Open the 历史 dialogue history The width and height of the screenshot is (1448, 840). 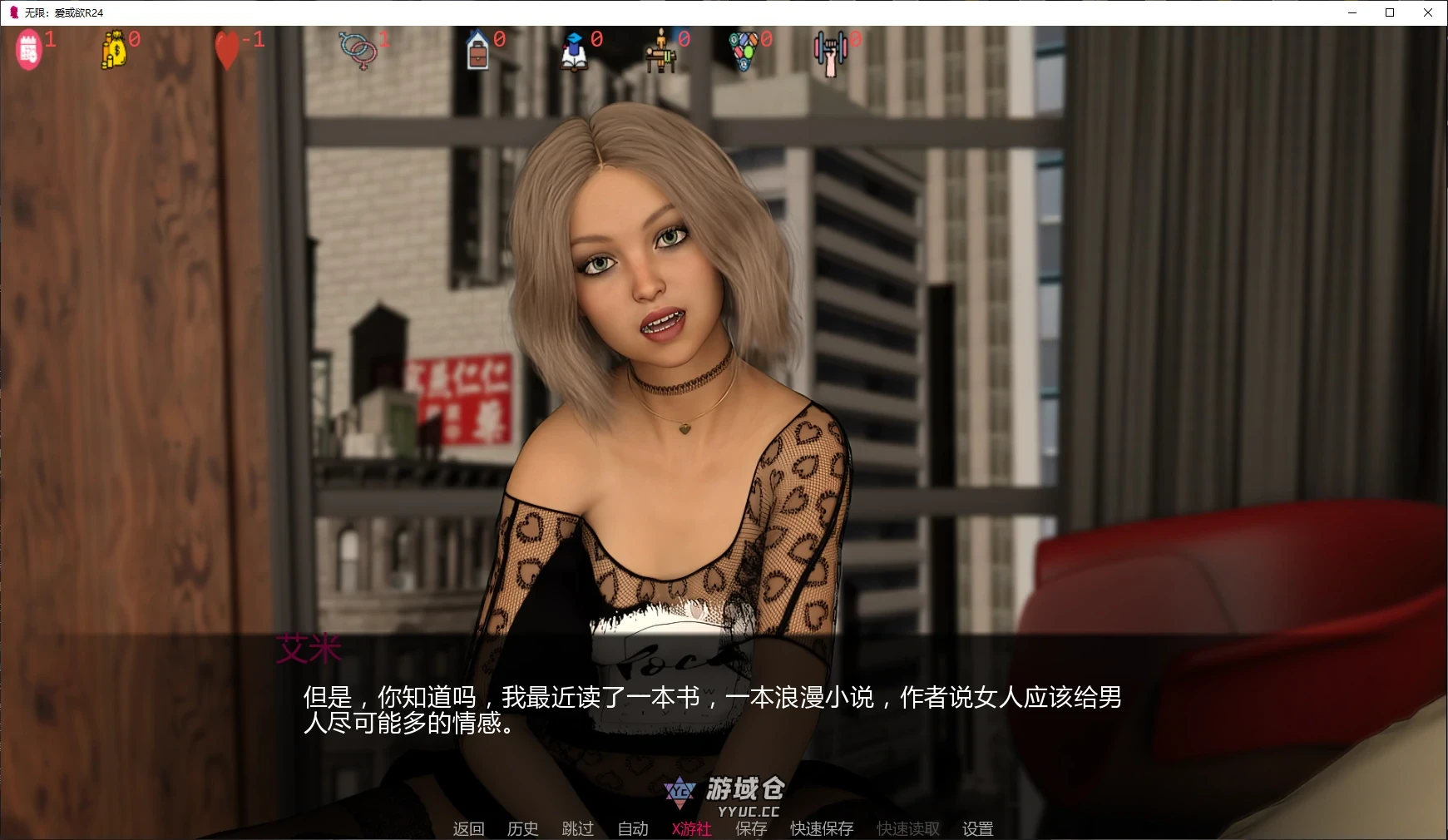pos(522,828)
